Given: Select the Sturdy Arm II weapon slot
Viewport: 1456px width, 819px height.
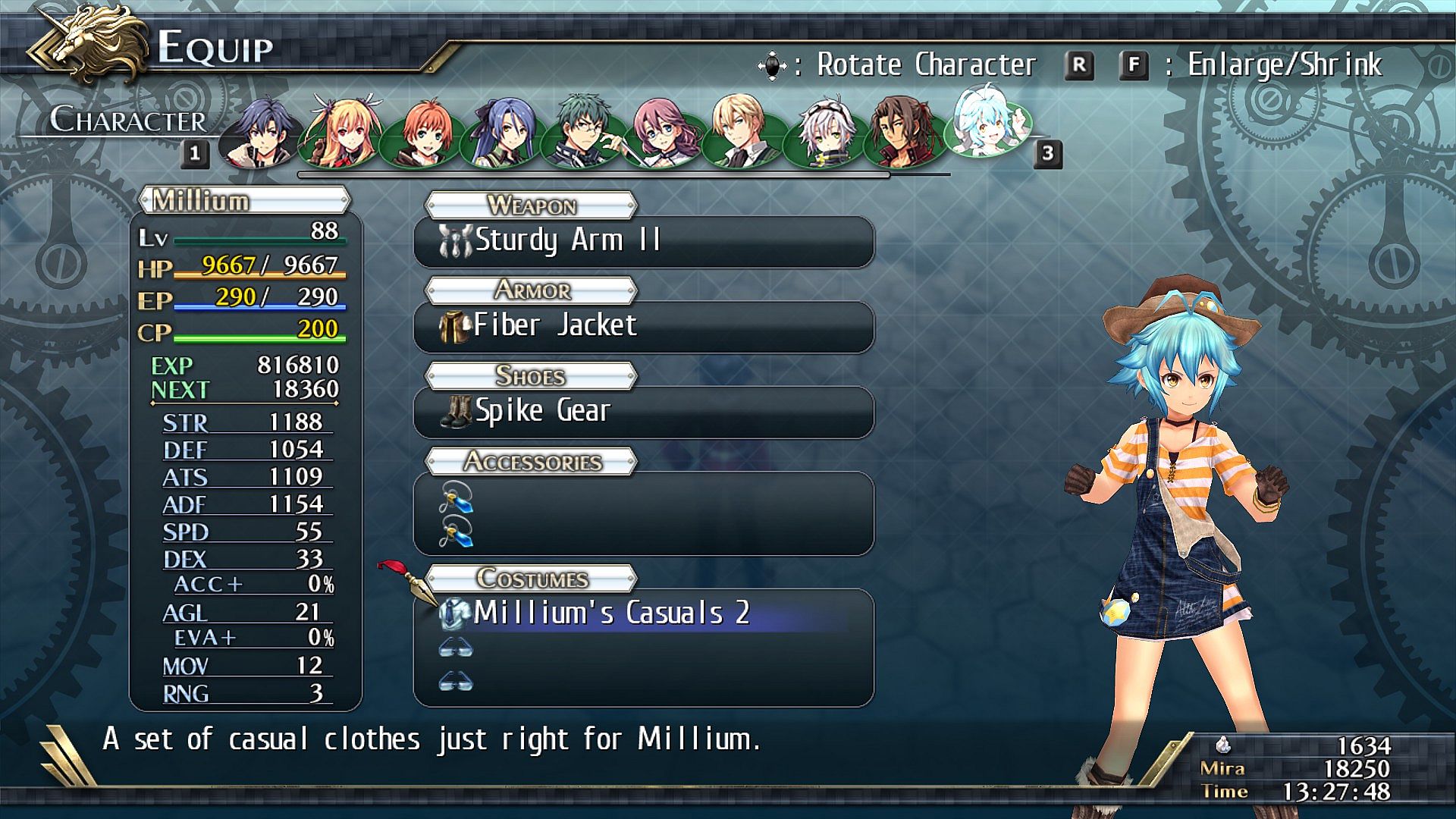Looking at the screenshot, I should [x=643, y=241].
